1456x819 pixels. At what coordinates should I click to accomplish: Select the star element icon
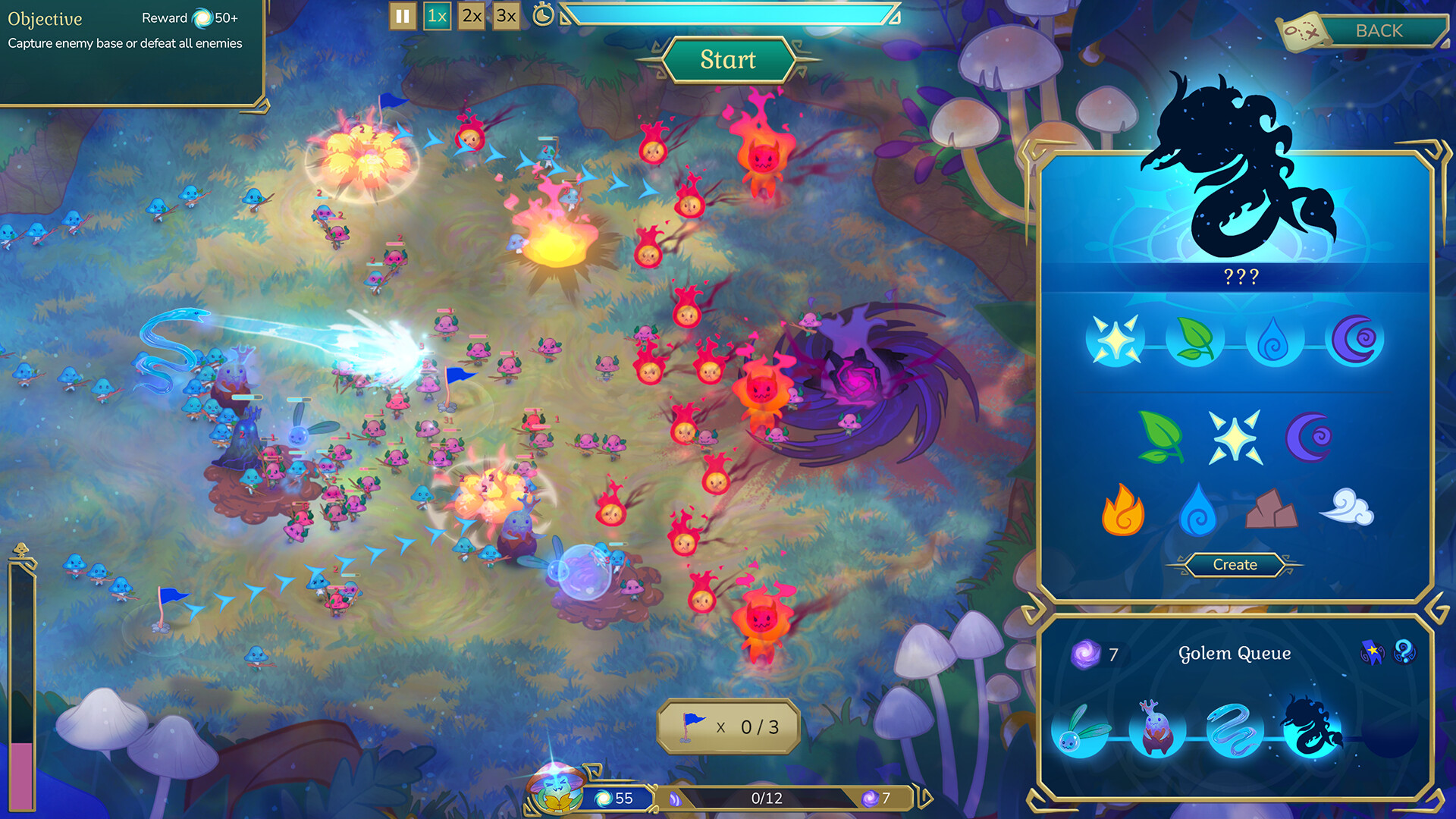1236,438
